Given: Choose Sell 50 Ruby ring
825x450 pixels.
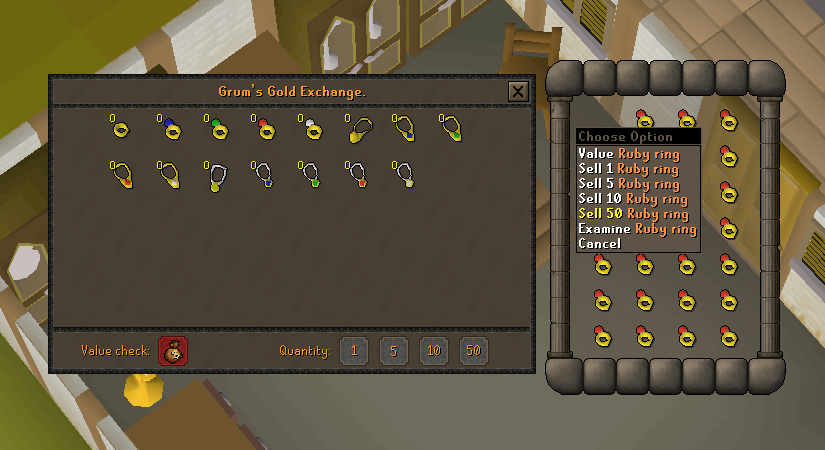Looking at the screenshot, I should coord(632,214).
